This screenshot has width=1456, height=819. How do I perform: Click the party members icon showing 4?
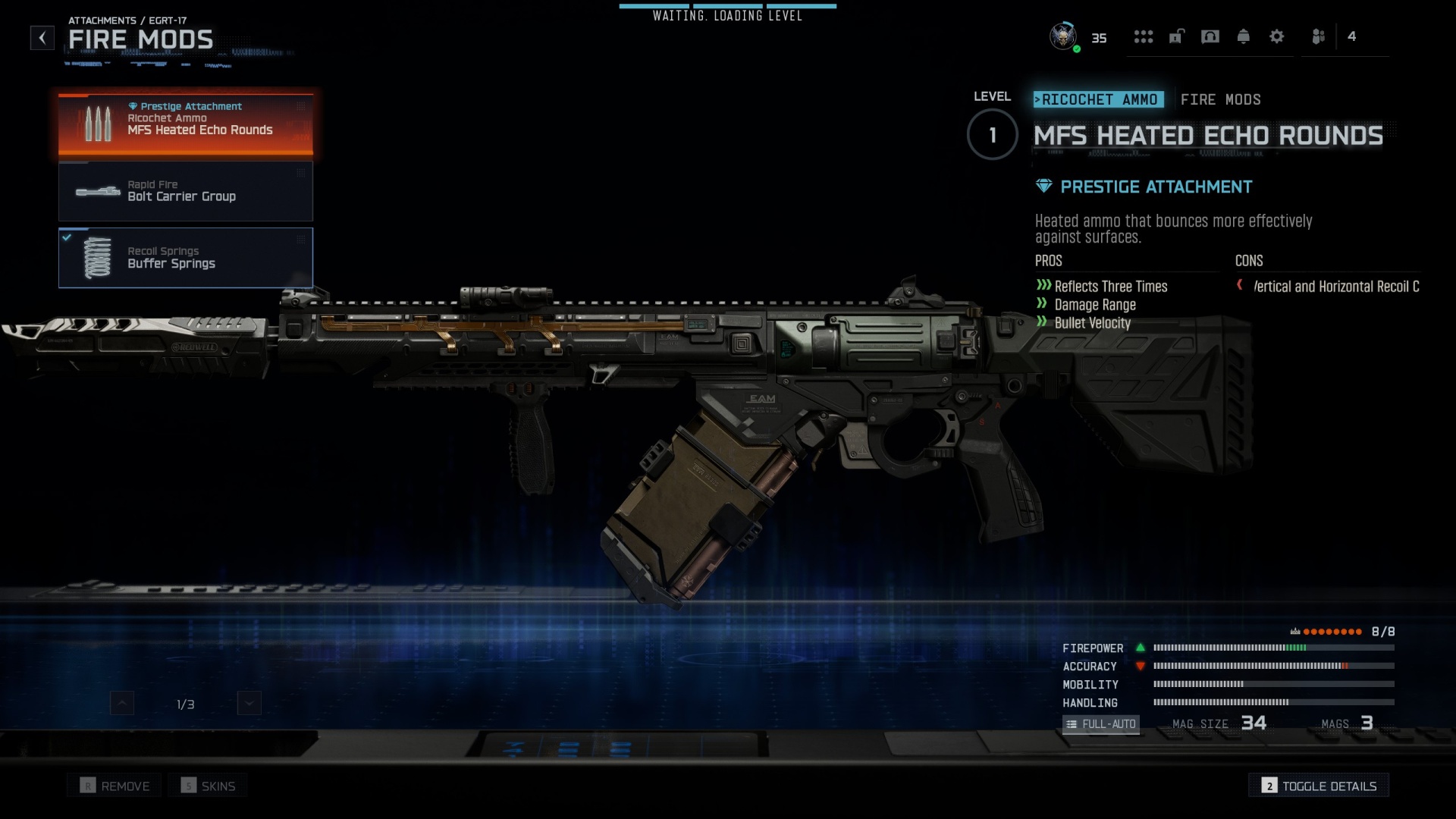tap(1319, 36)
